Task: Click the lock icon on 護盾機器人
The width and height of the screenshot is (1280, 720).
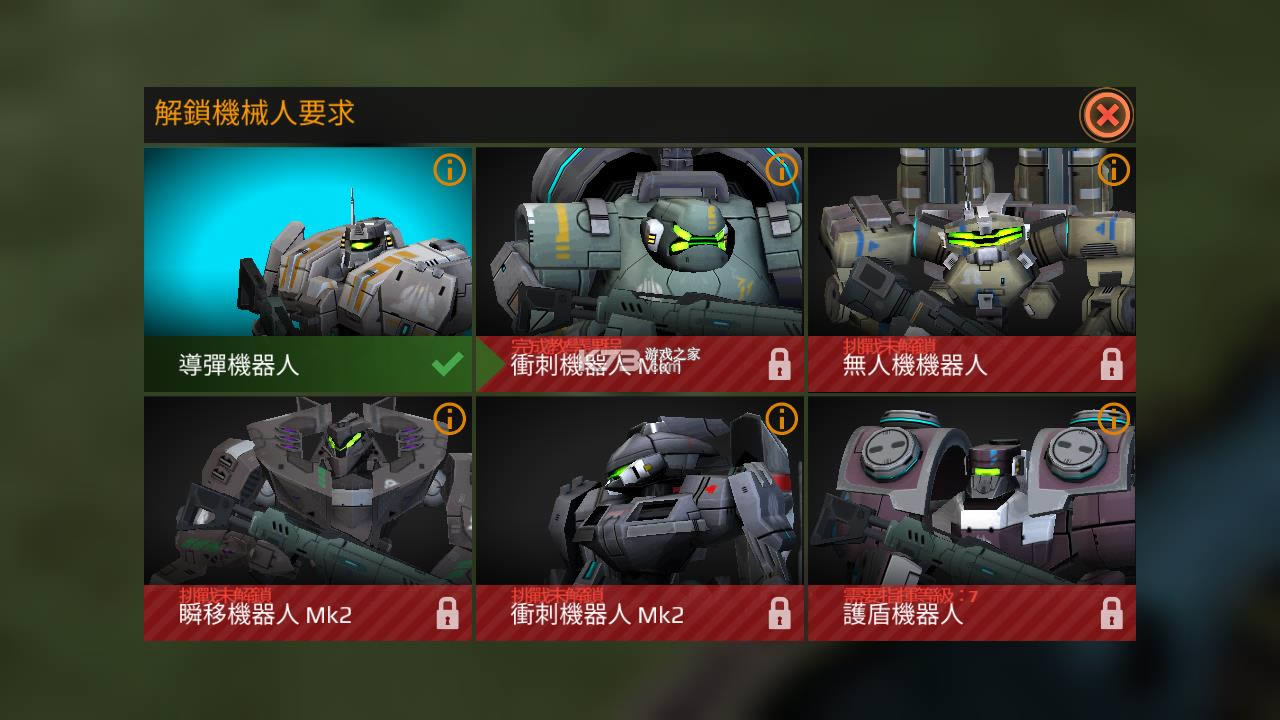Action: pyautogui.click(x=1113, y=612)
